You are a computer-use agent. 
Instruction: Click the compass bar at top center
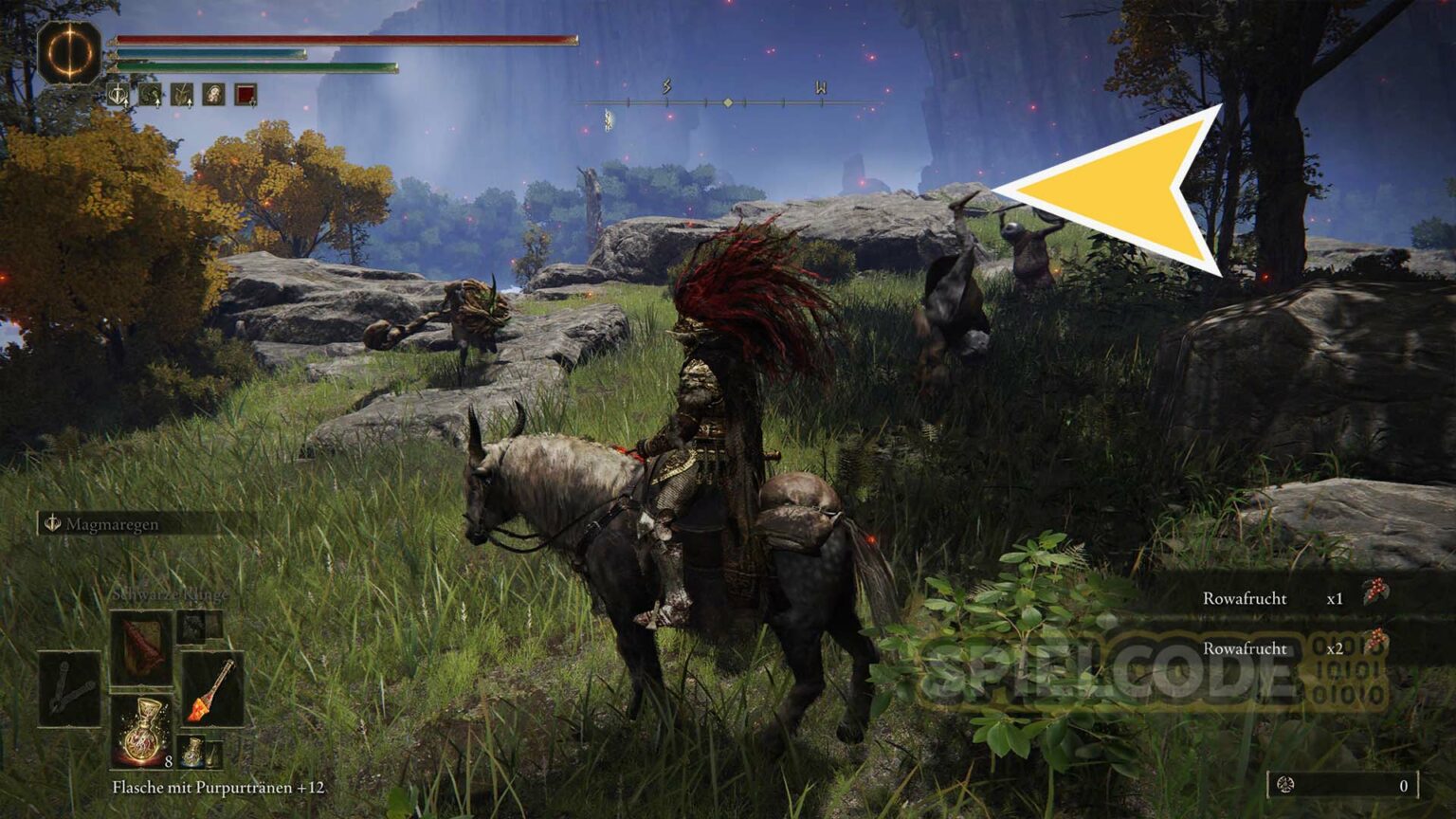(x=728, y=101)
